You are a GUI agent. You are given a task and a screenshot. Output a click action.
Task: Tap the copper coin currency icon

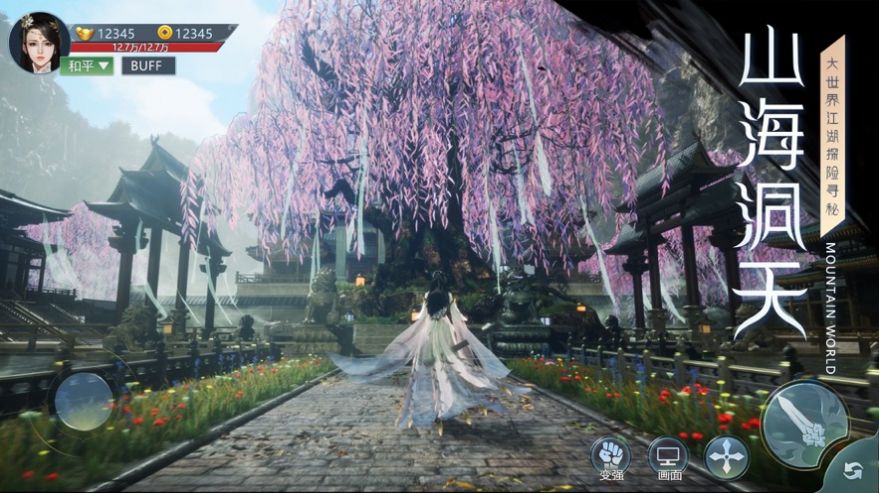(x=164, y=33)
